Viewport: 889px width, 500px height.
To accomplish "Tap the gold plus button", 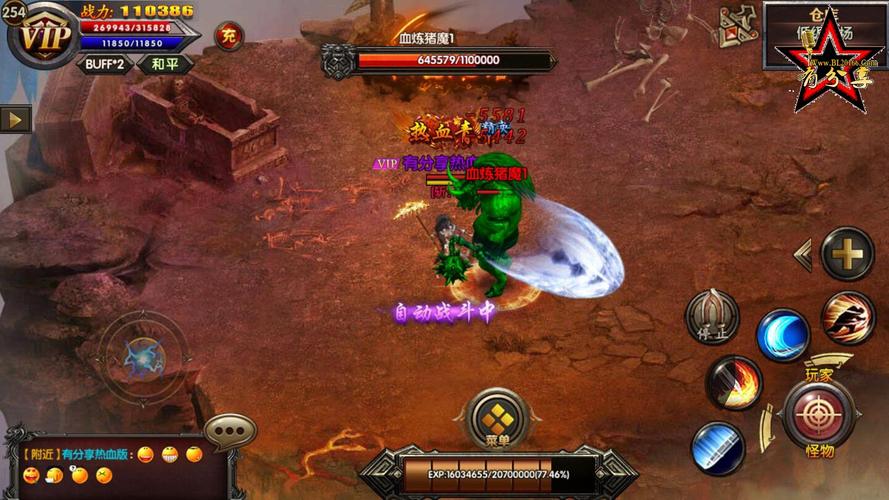I will pos(847,254).
